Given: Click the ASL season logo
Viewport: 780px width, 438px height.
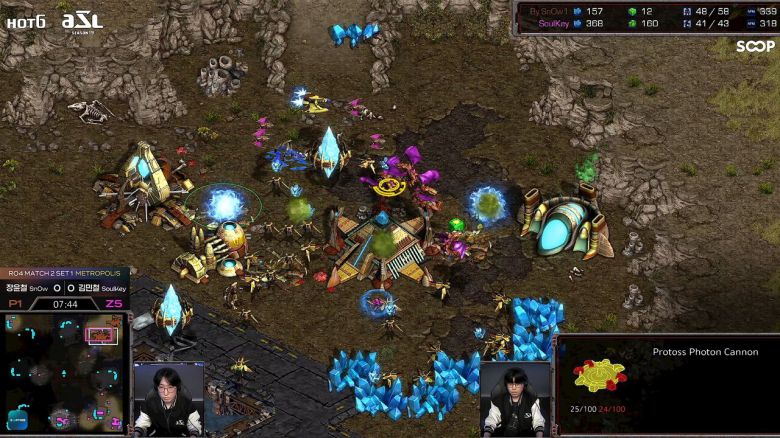Looking at the screenshot, I should click(x=81, y=20).
